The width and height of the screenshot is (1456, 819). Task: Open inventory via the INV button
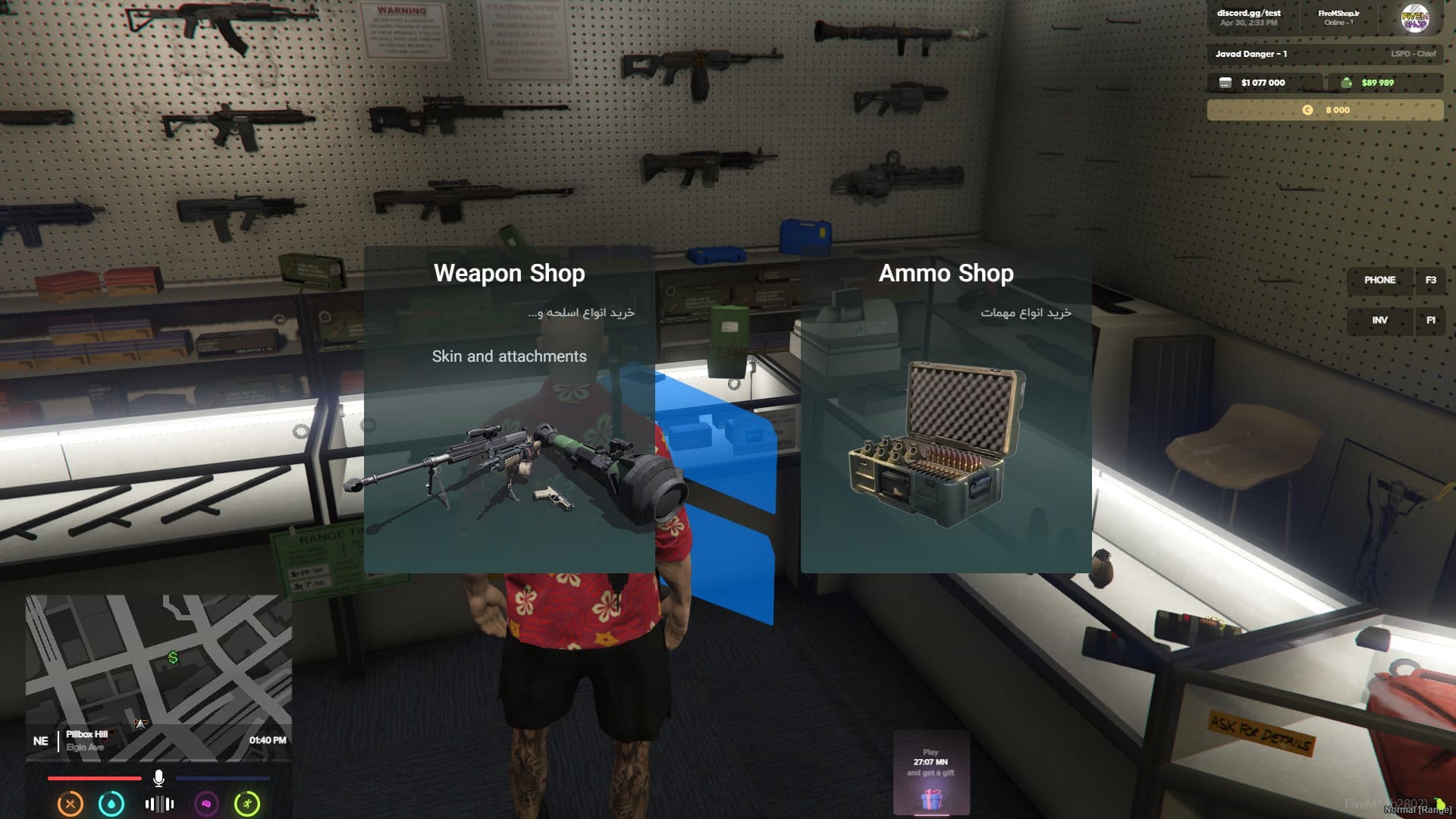pyautogui.click(x=1379, y=321)
